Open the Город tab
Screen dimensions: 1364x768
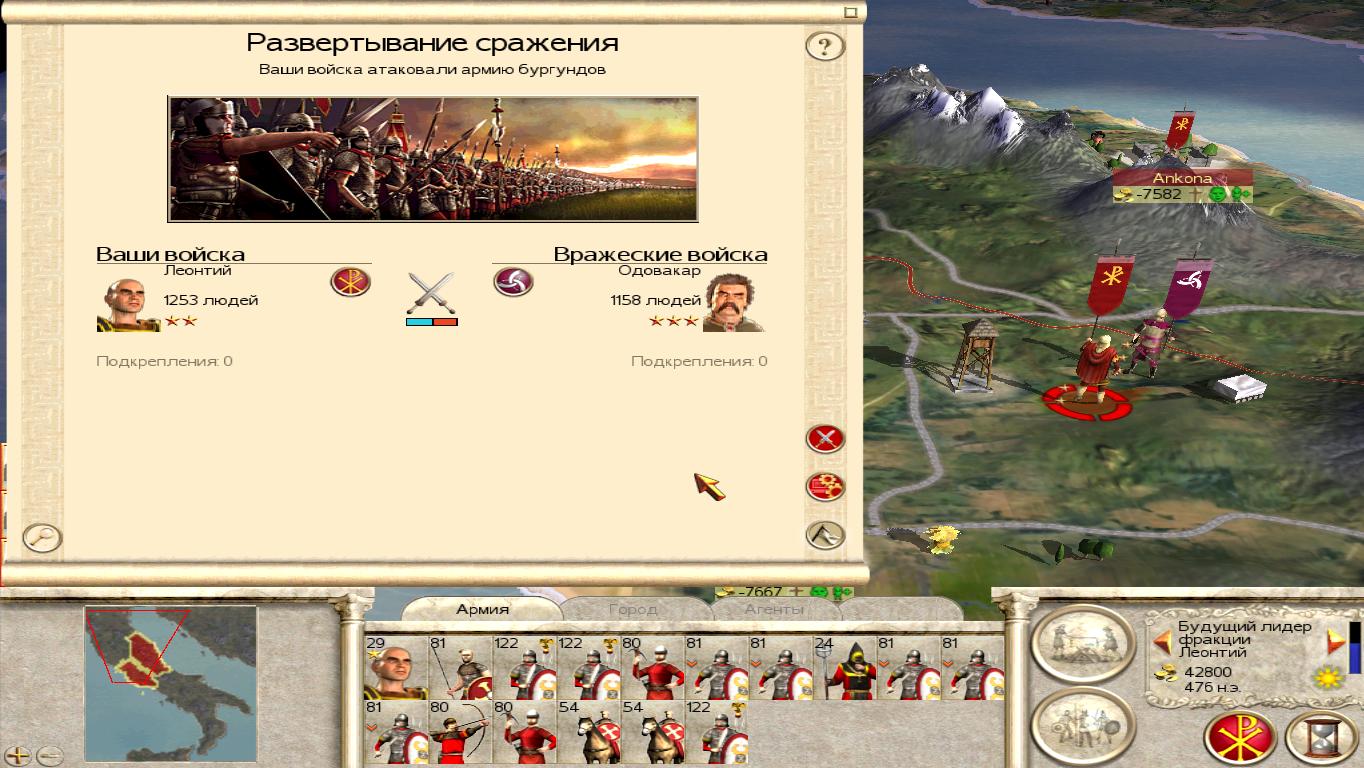633,609
